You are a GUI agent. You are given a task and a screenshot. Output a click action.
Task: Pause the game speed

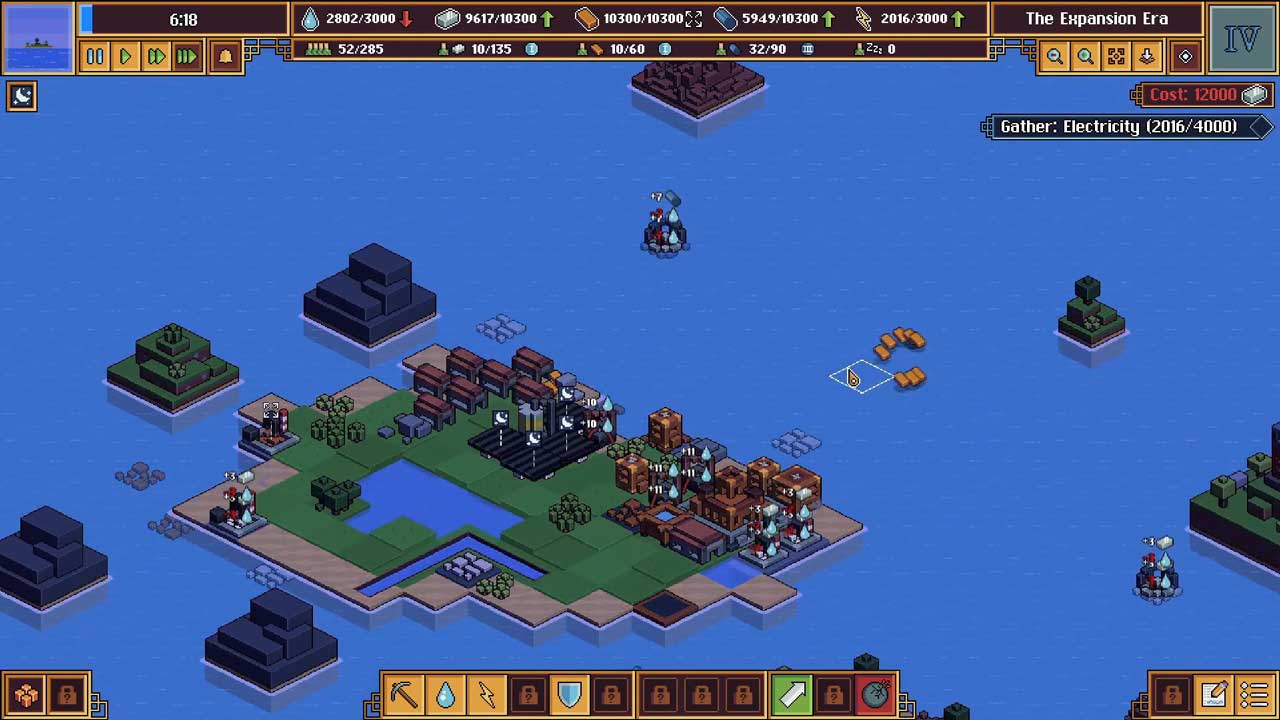(95, 57)
